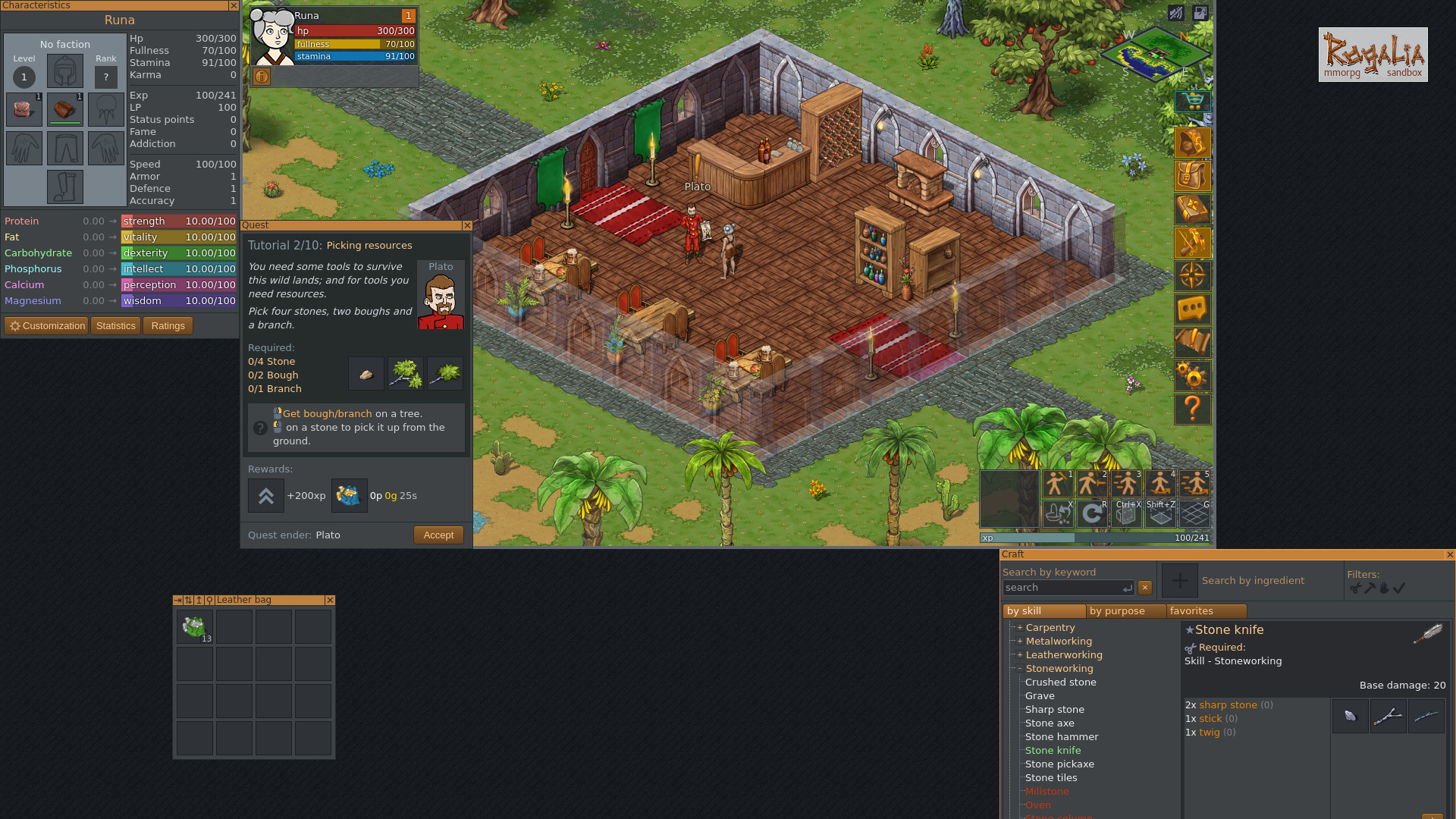Close the Craft window
1456x819 pixels.
click(1450, 554)
